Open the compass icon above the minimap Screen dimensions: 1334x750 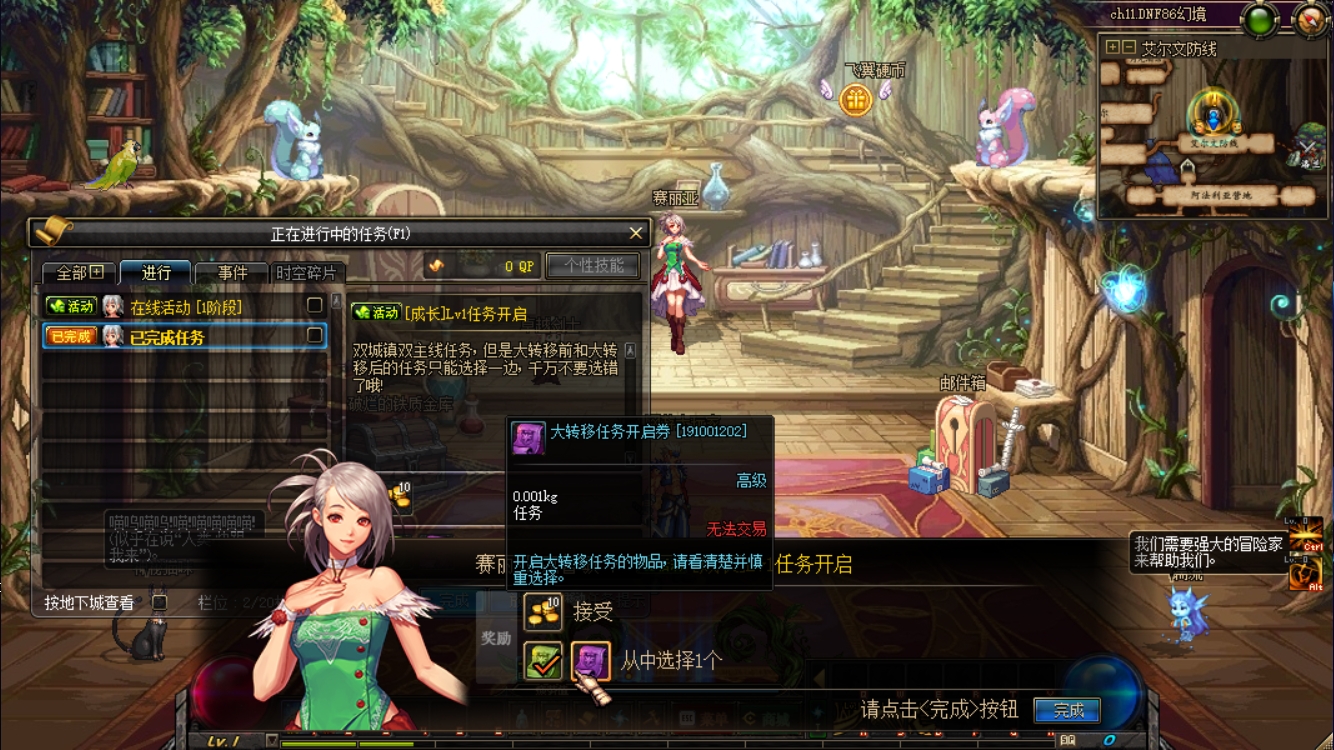(1310, 19)
